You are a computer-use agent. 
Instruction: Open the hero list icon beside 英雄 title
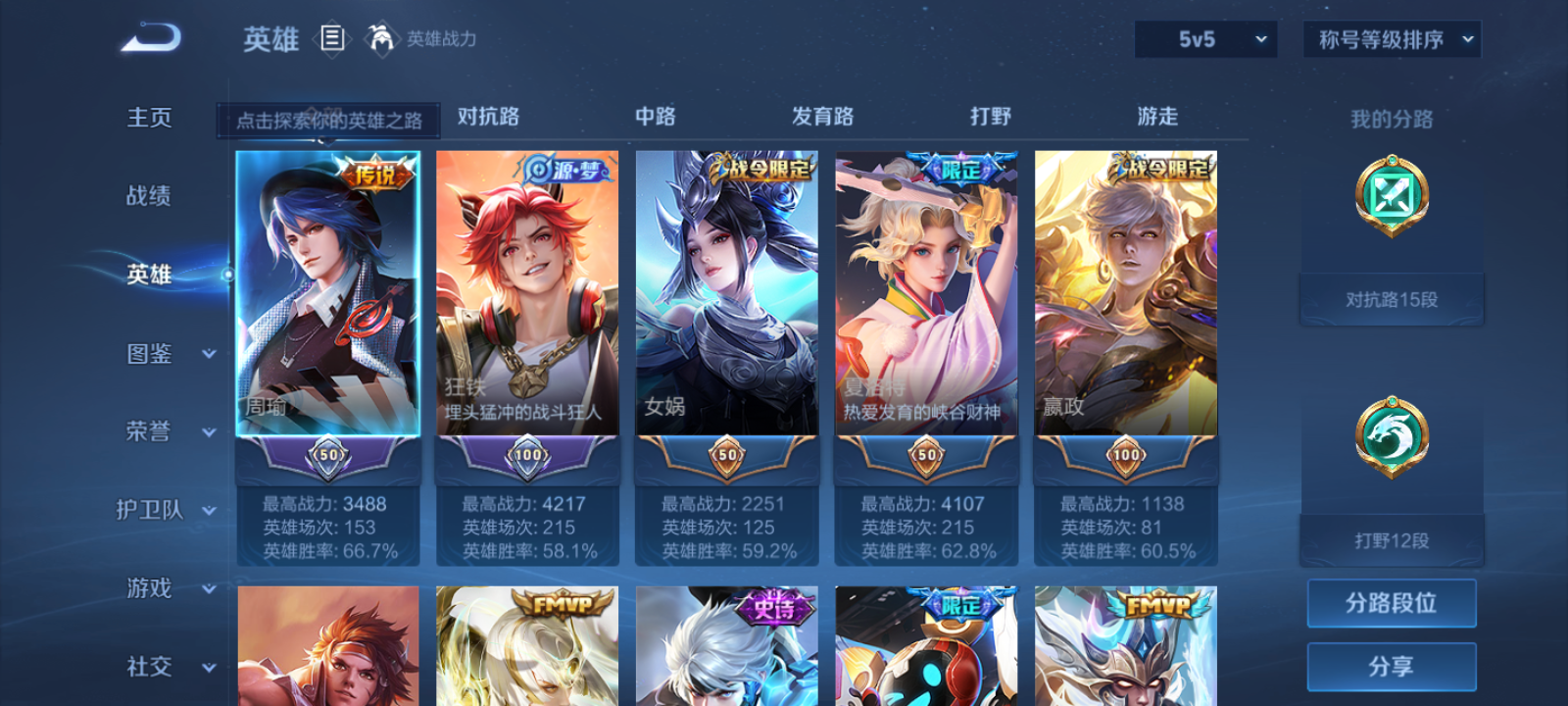point(331,39)
